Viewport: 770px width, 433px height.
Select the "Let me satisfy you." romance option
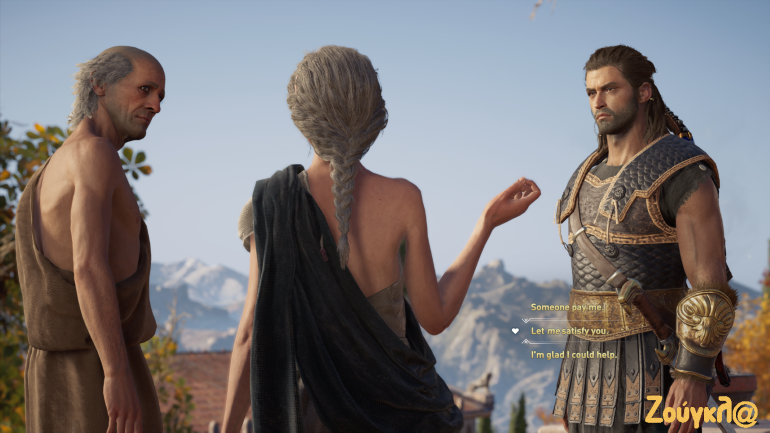(569, 331)
